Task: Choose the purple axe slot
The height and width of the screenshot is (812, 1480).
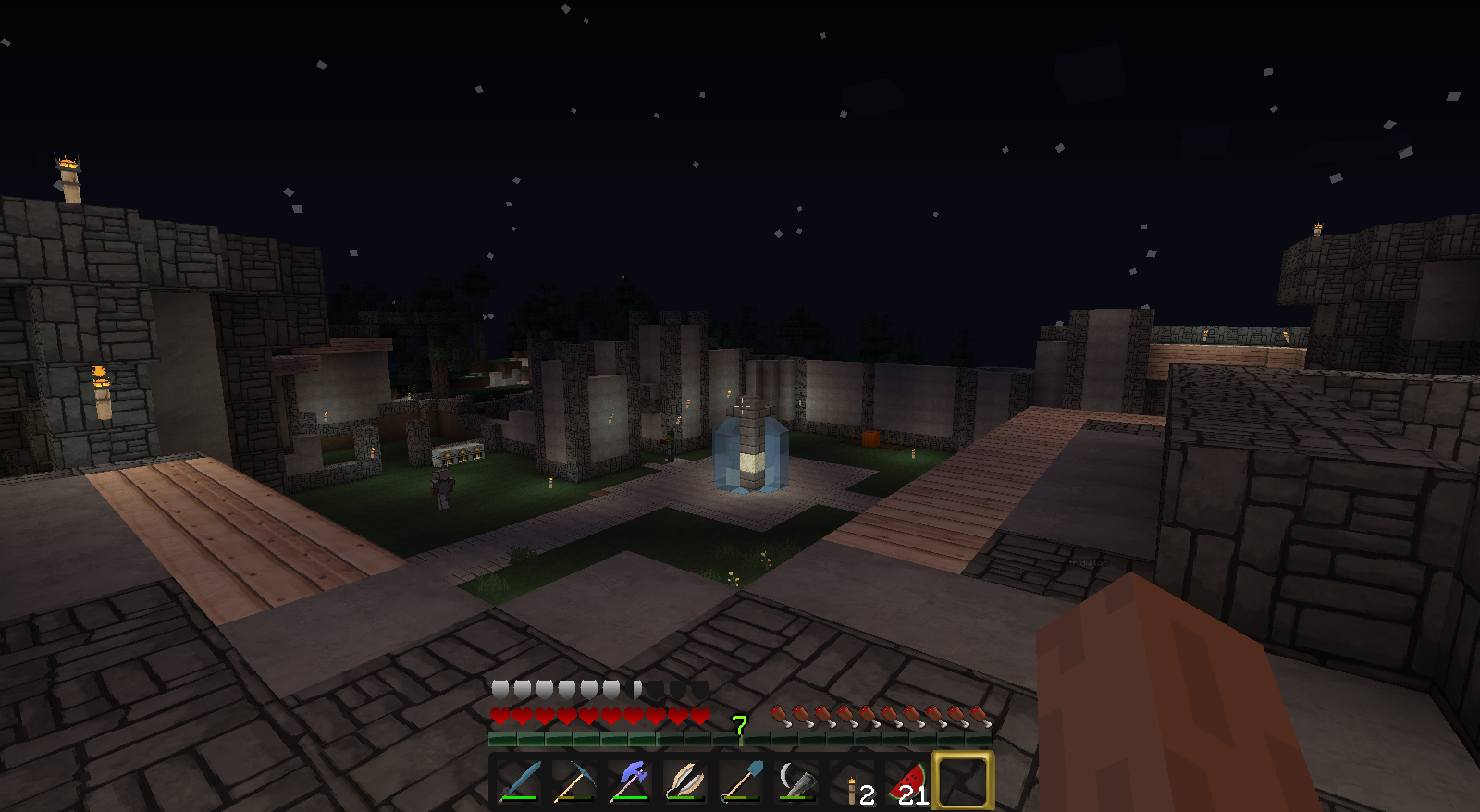Action: point(630,781)
